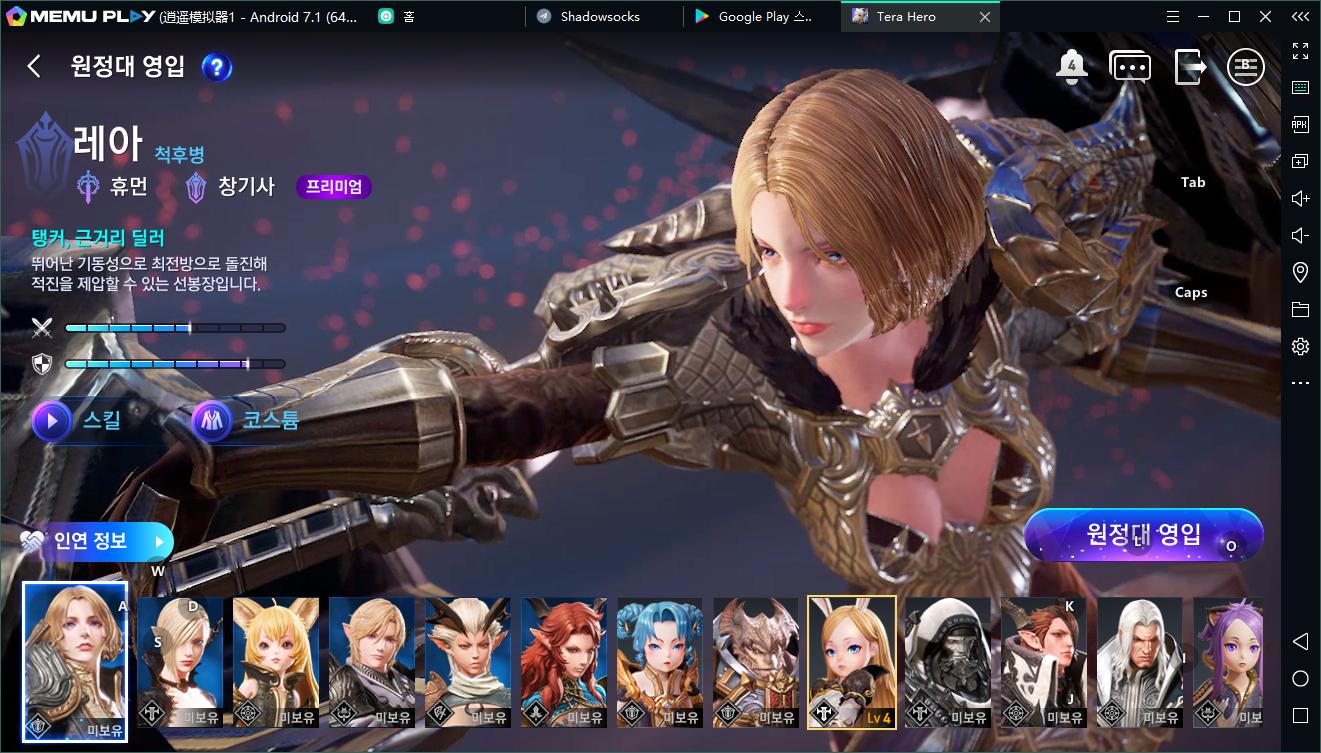This screenshot has height=753, width=1321.
Task: Click the exit door icon
Action: pos(1190,66)
